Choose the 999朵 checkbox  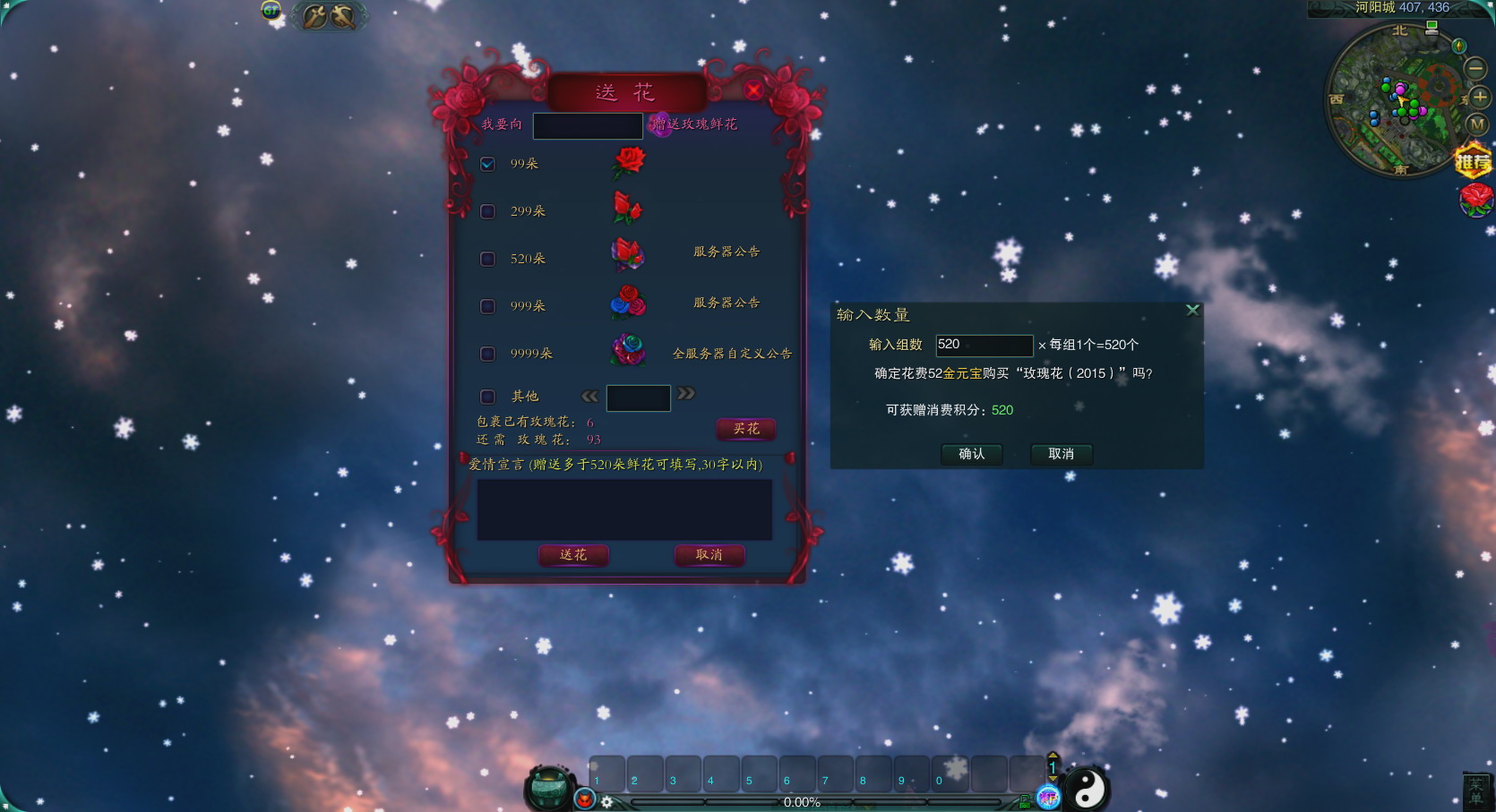pos(487,306)
